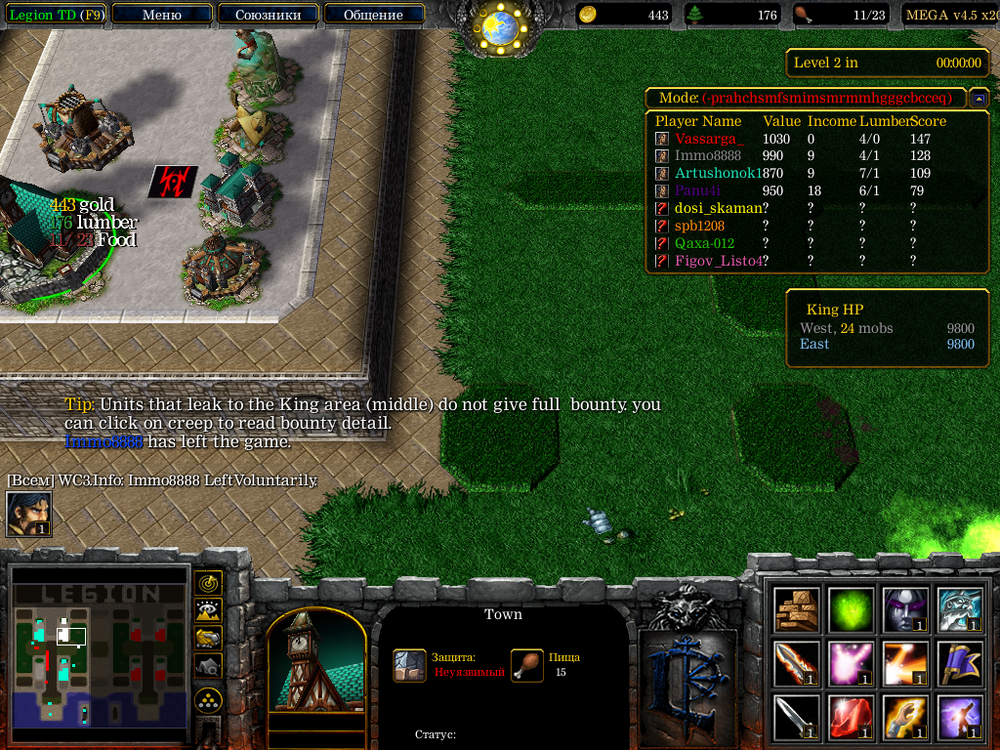Collapse the multiboard with the arrow button

pyautogui.click(x=979, y=98)
